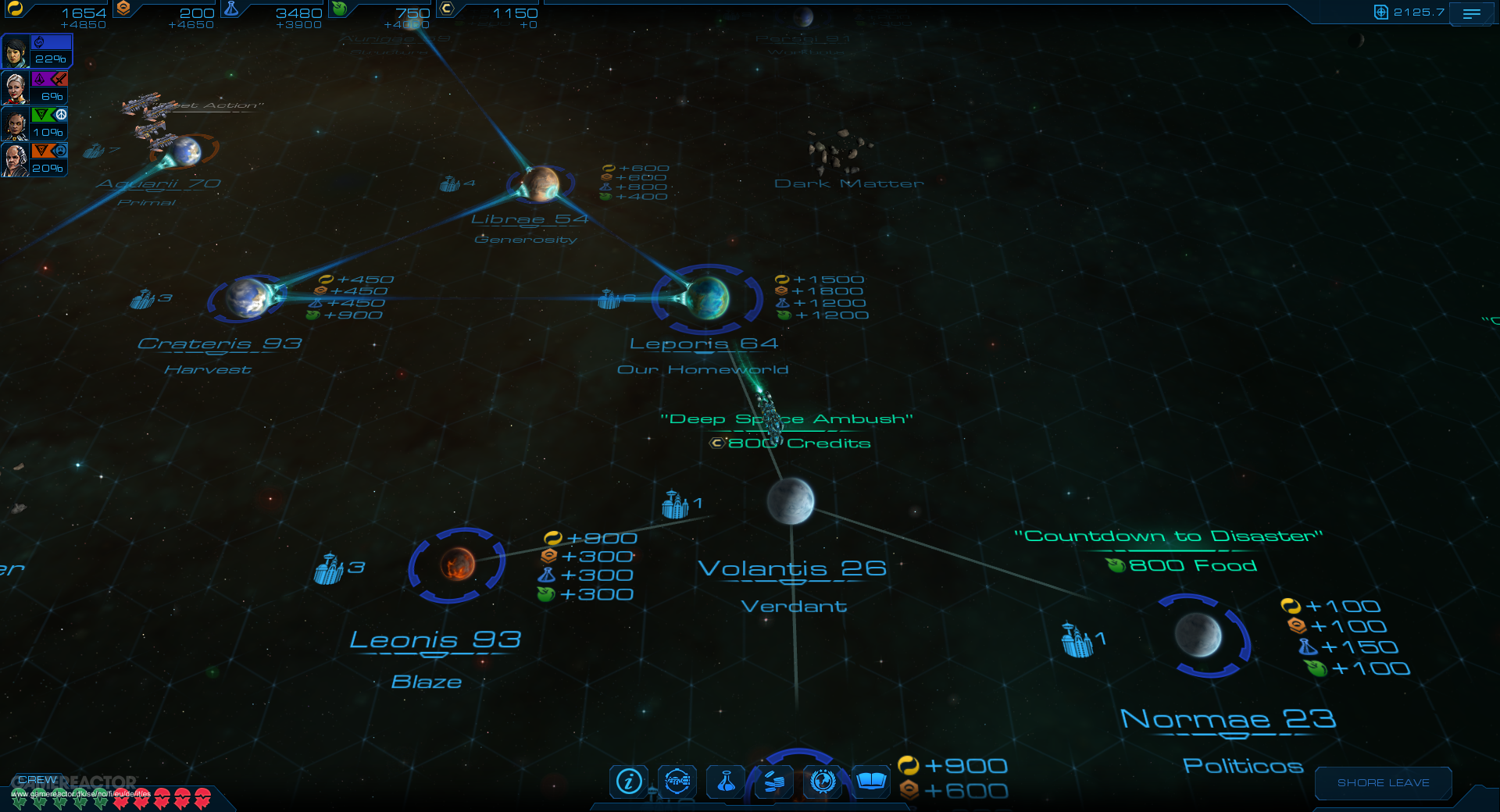Viewport: 1500px width, 812px height.
Task: Click the frown status toggle on fourth leader
Action: coord(61,150)
